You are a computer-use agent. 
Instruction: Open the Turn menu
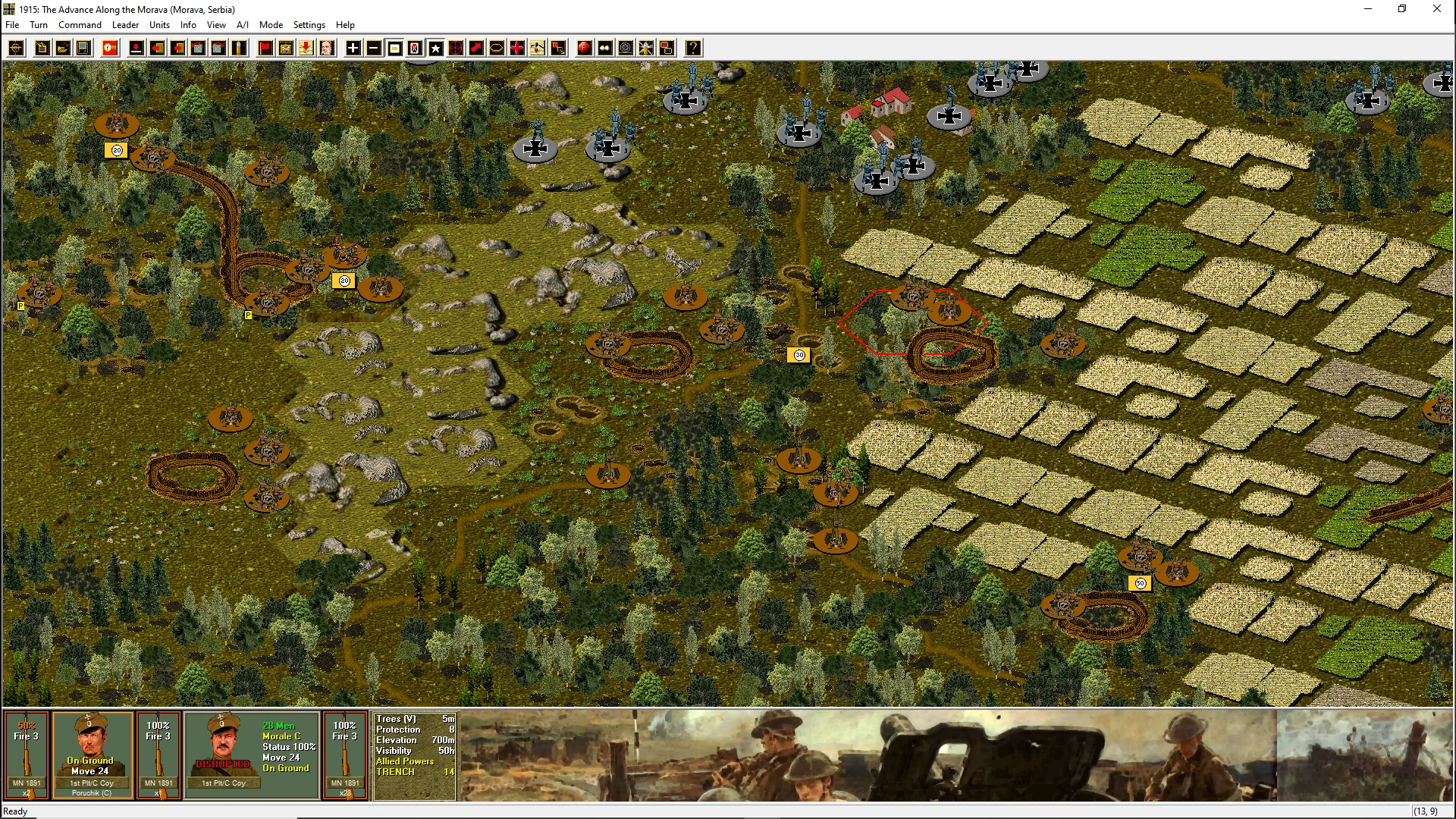39,25
